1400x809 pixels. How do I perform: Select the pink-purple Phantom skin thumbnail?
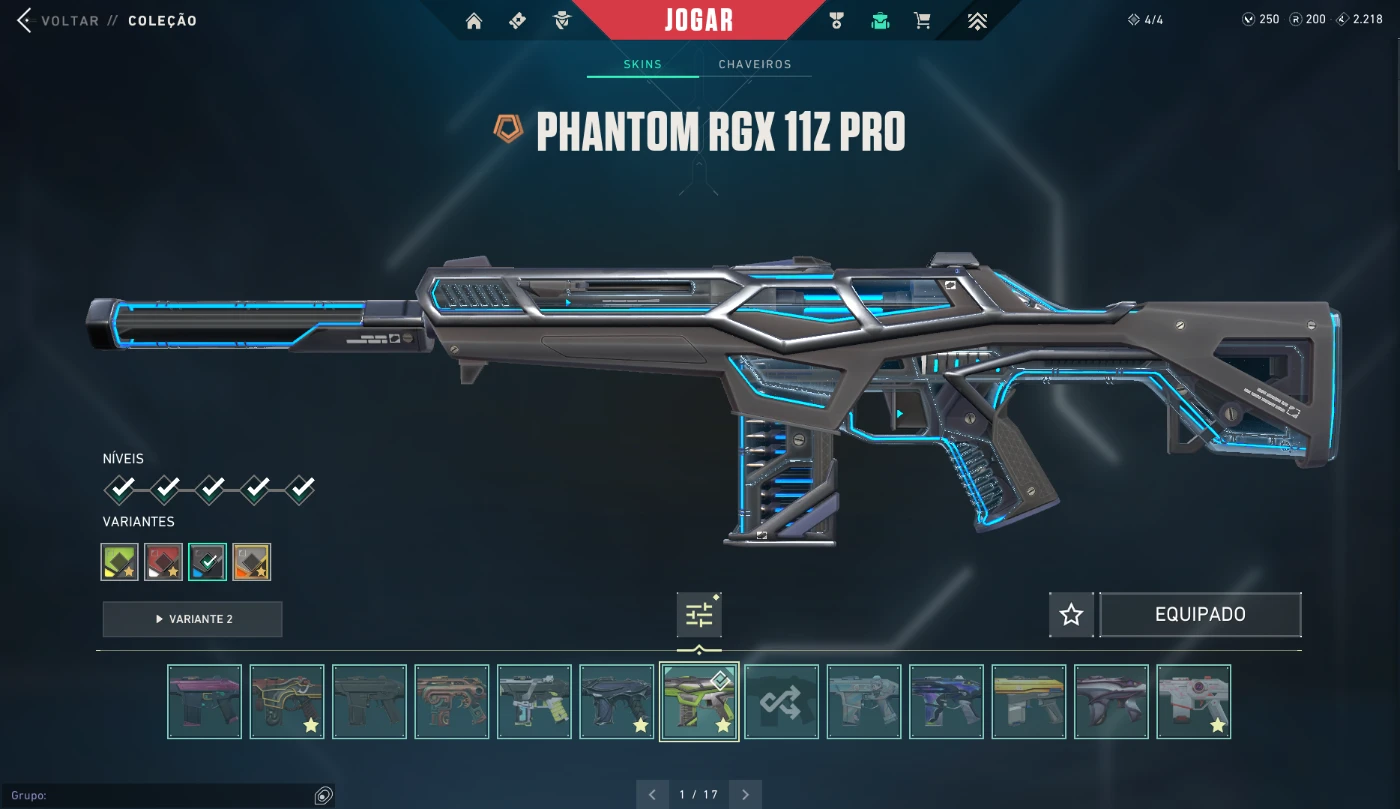coord(205,702)
